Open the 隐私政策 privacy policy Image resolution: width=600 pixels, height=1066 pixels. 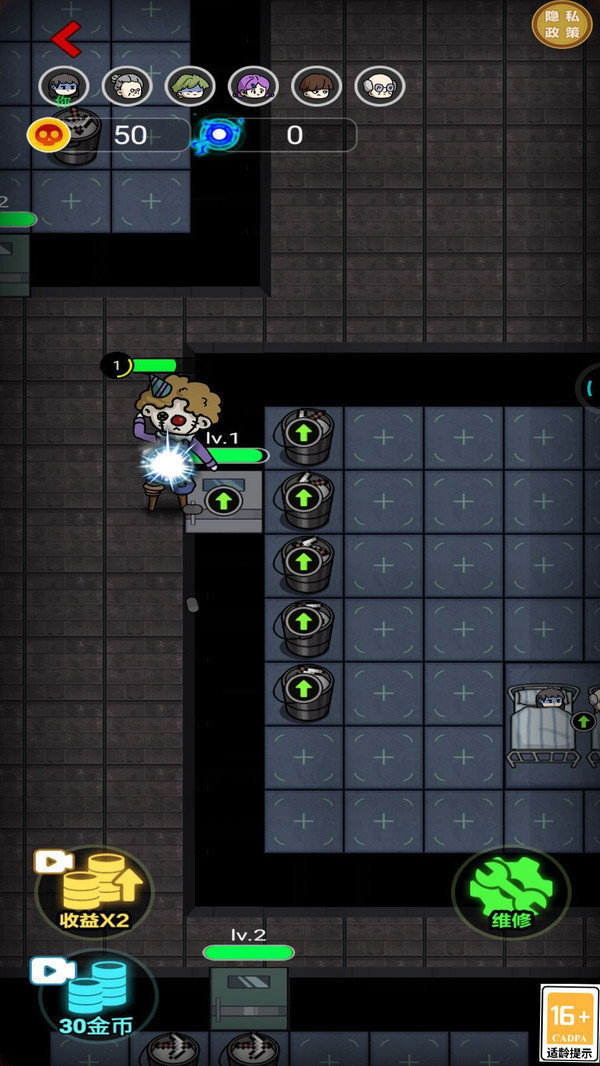[562, 24]
